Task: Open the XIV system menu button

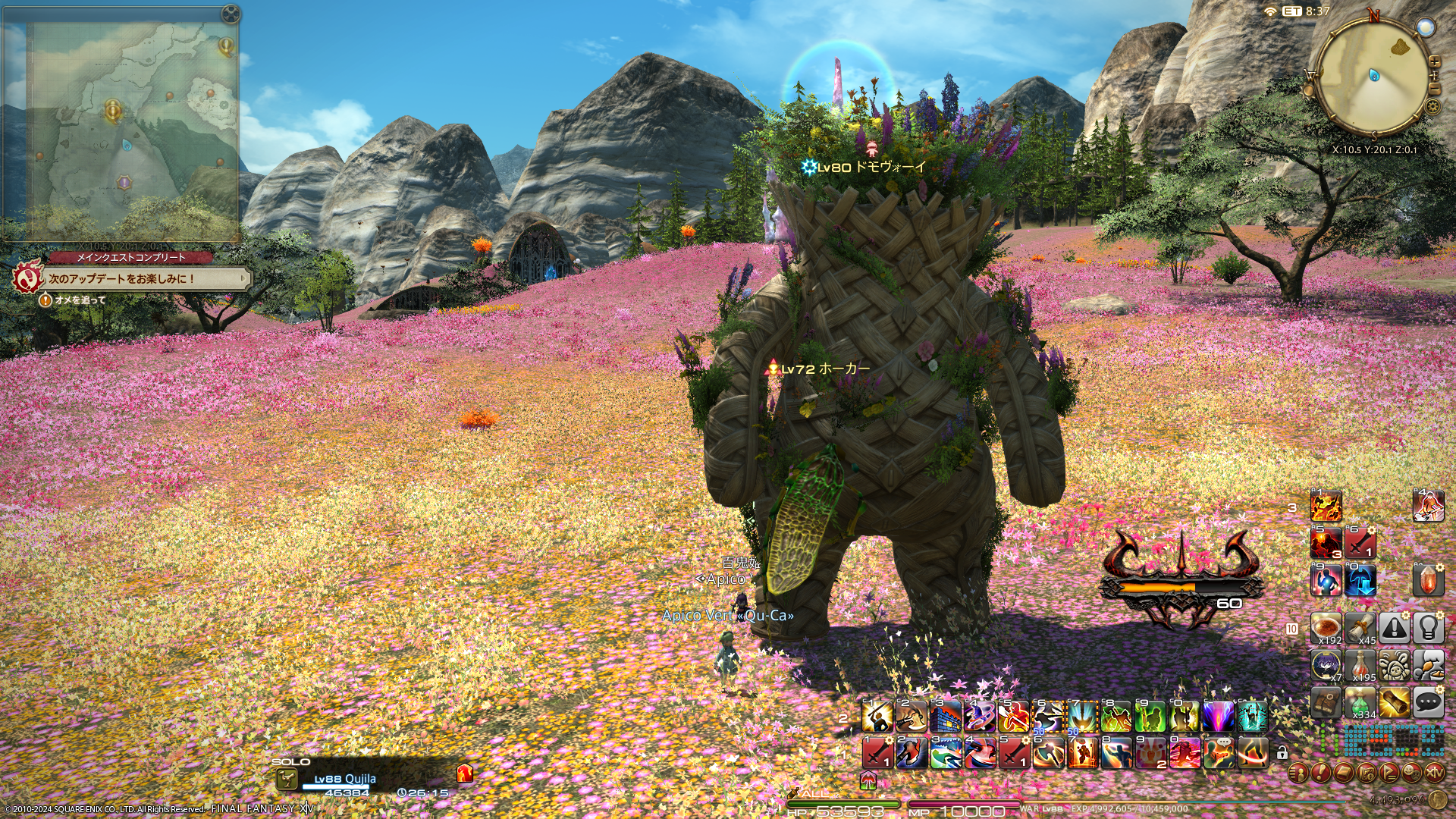Action: tap(1434, 773)
